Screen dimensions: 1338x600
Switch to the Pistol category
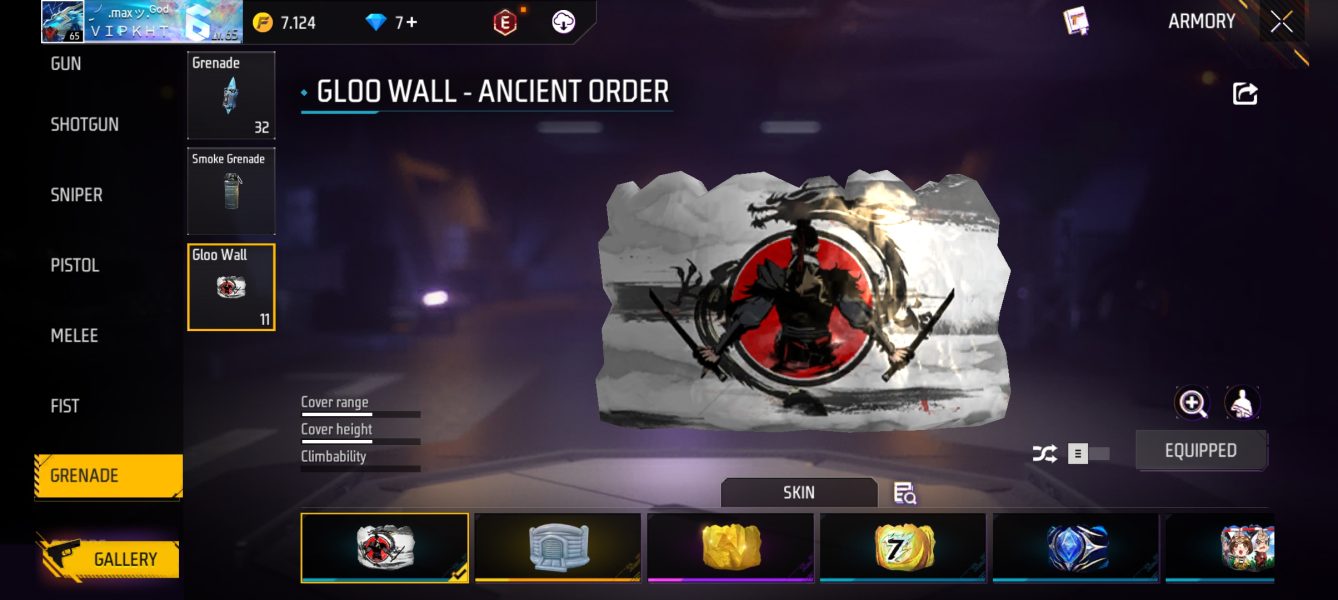click(75, 265)
